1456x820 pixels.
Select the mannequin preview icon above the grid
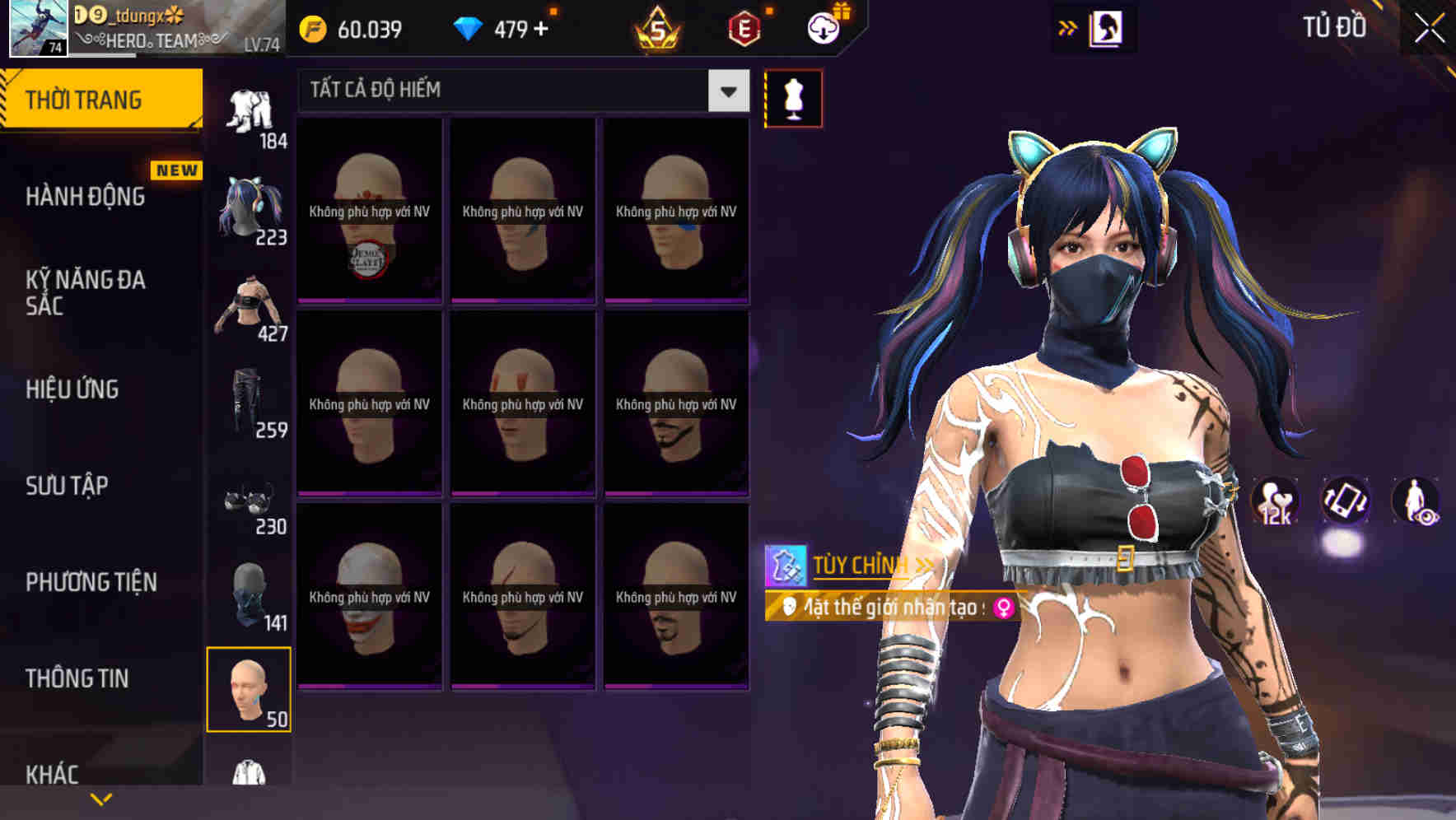pos(793,96)
